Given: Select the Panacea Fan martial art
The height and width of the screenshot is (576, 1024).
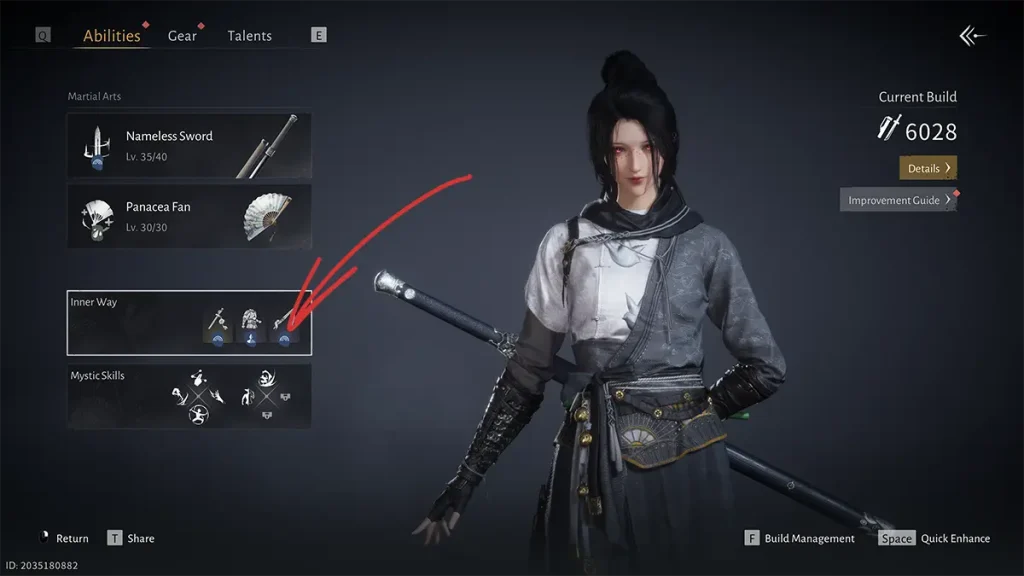Looking at the screenshot, I should point(189,216).
